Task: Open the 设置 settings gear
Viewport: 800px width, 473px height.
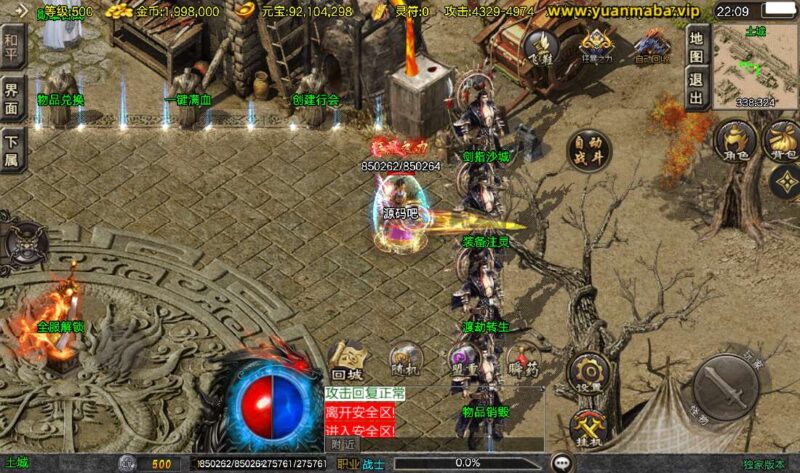Action: [x=587, y=373]
